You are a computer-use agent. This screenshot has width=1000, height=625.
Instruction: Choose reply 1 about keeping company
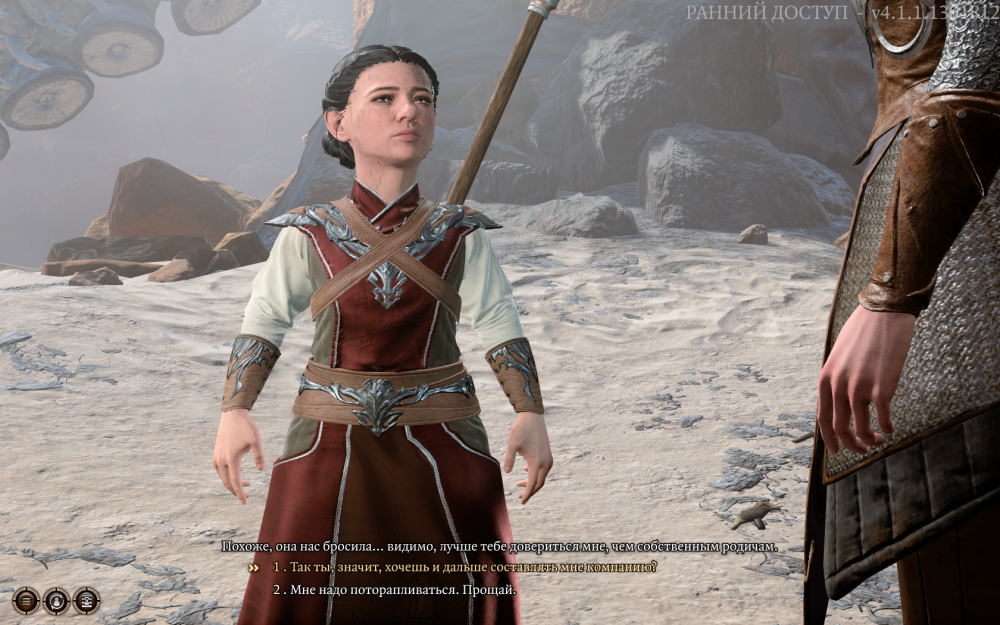coord(465,567)
